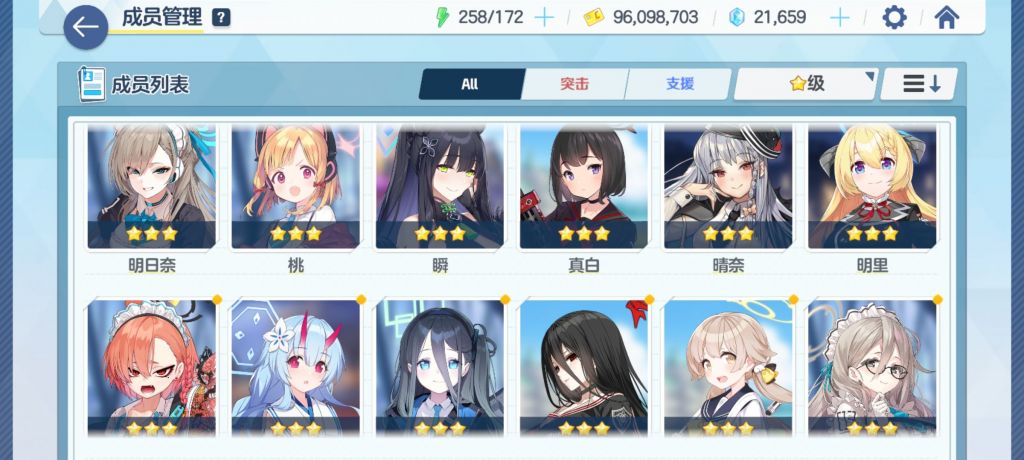Show only 突击 members
Screen dimensions: 1024x460
pos(574,84)
